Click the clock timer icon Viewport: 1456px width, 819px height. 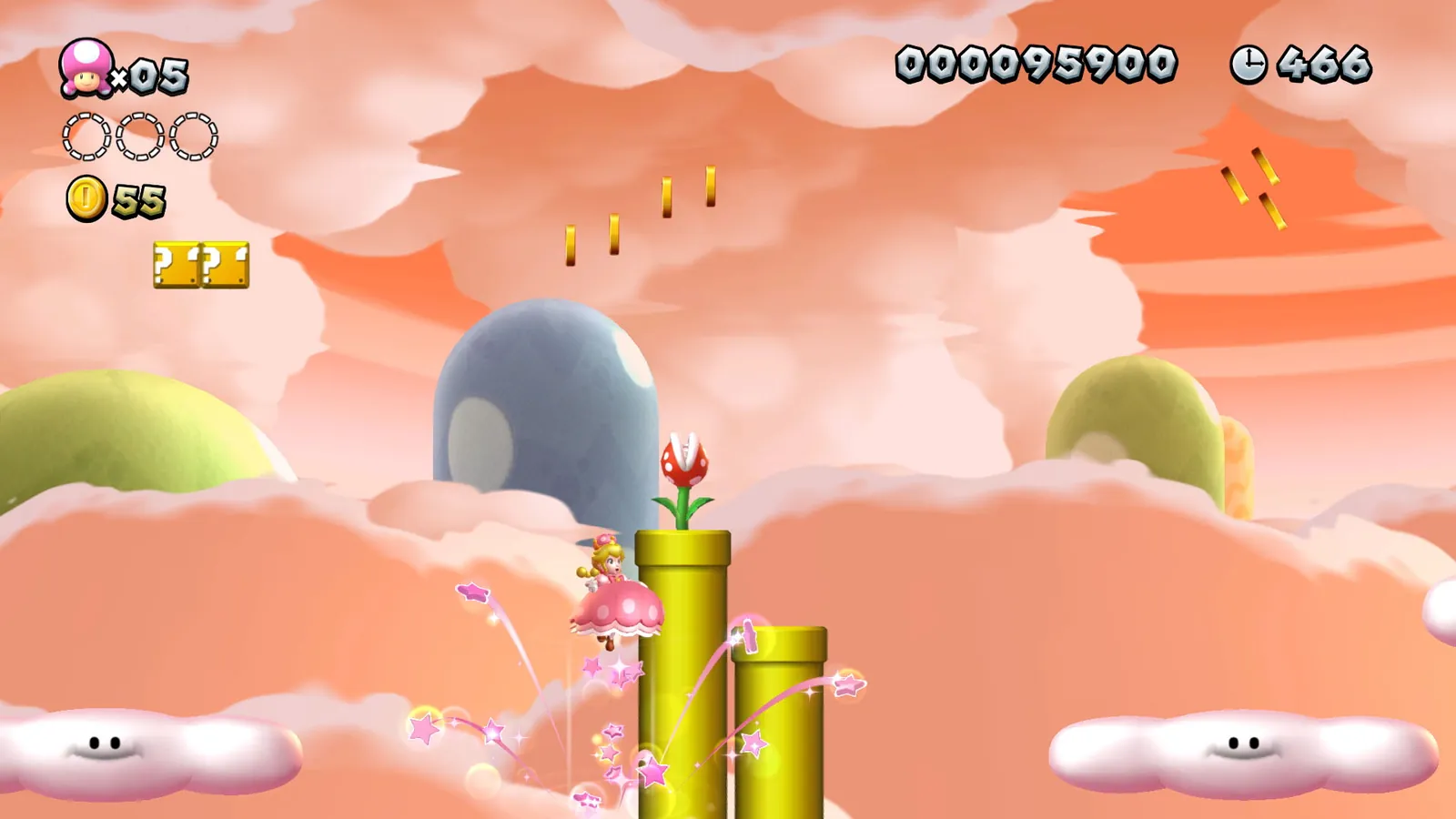coord(1249,62)
